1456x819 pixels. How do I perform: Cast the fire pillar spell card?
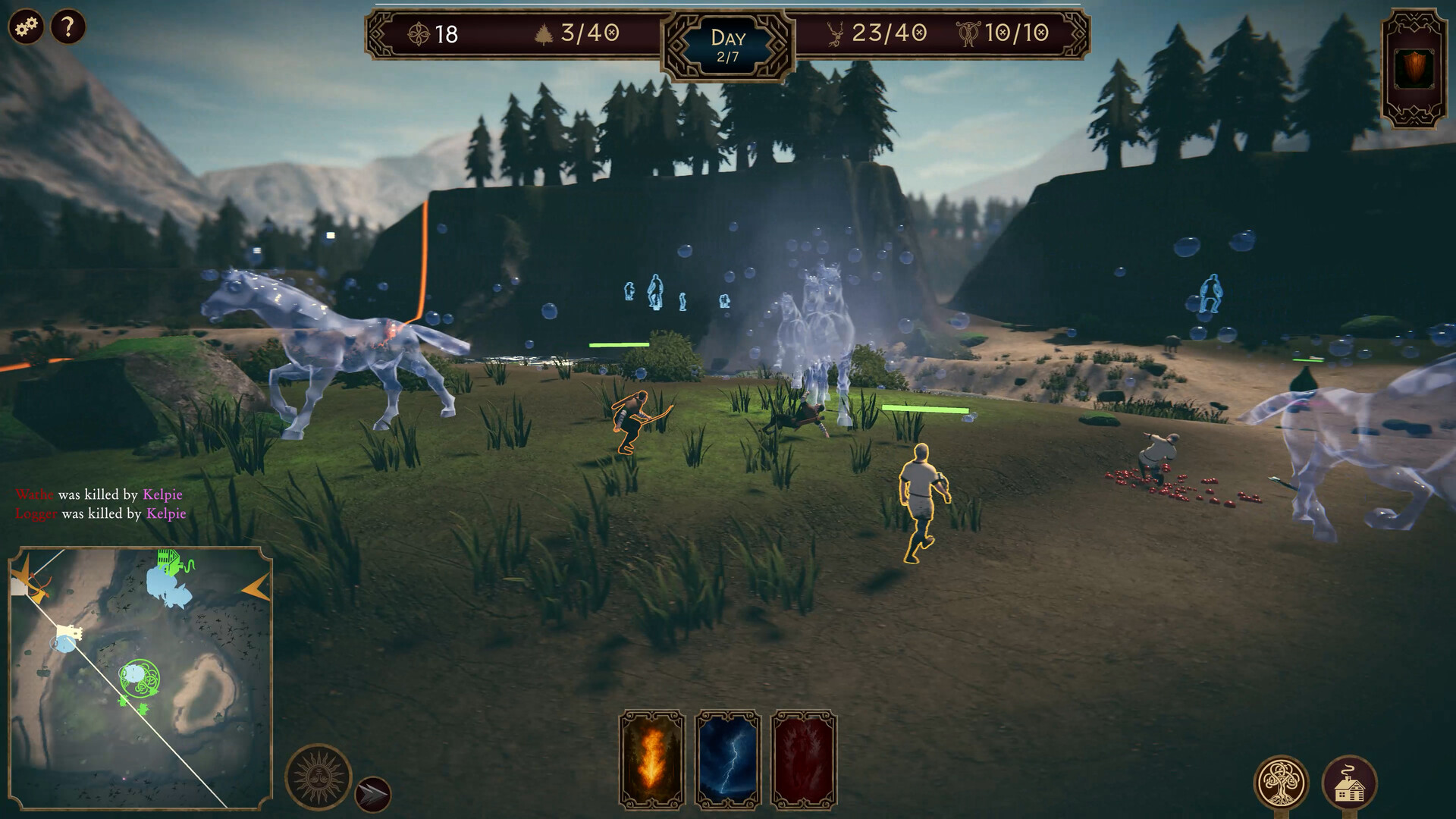tap(652, 760)
